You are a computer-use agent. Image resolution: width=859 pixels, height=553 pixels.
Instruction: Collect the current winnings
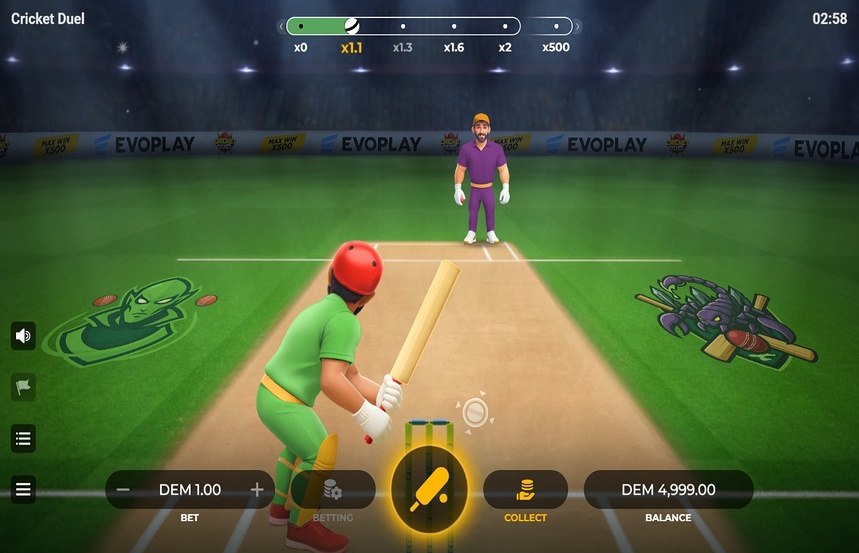tap(525, 490)
